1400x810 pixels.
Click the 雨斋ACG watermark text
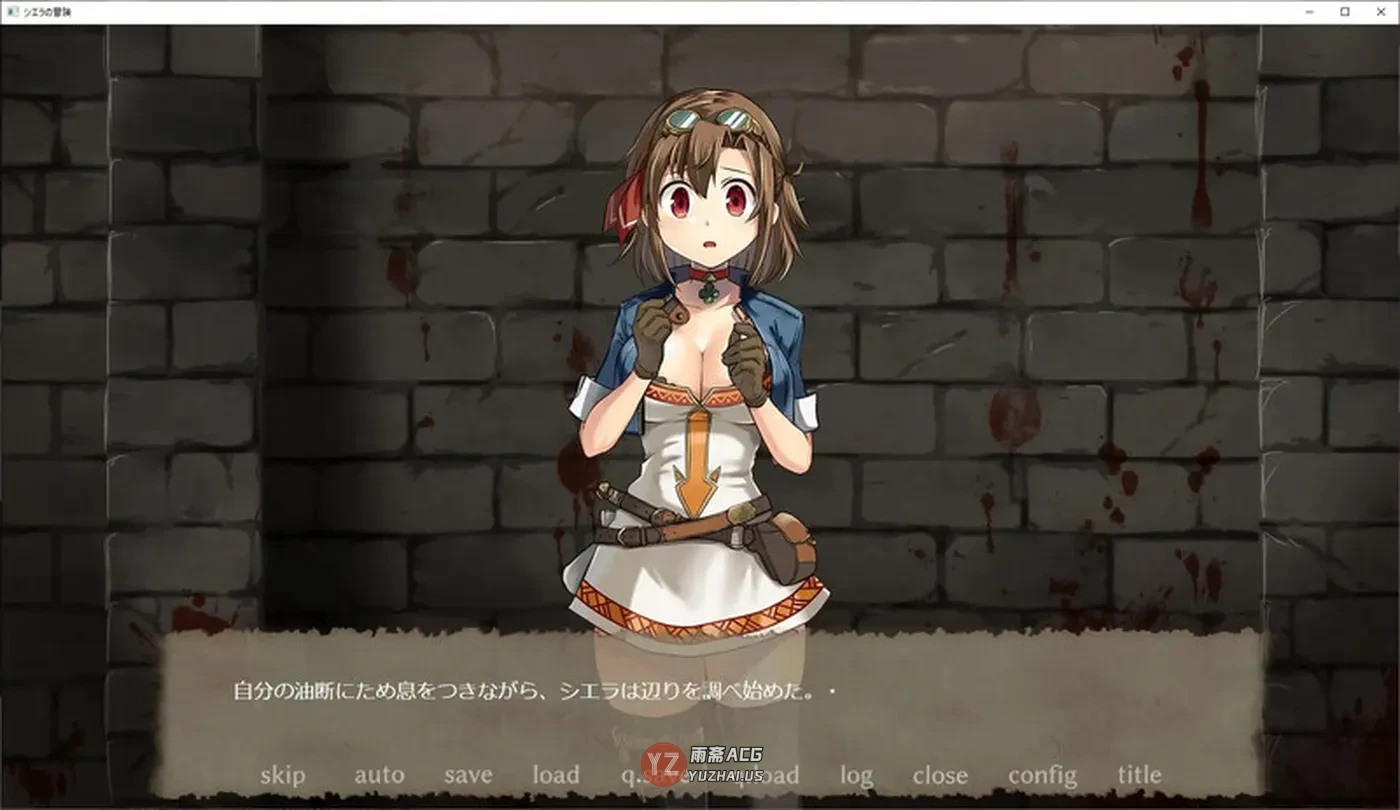pos(727,753)
